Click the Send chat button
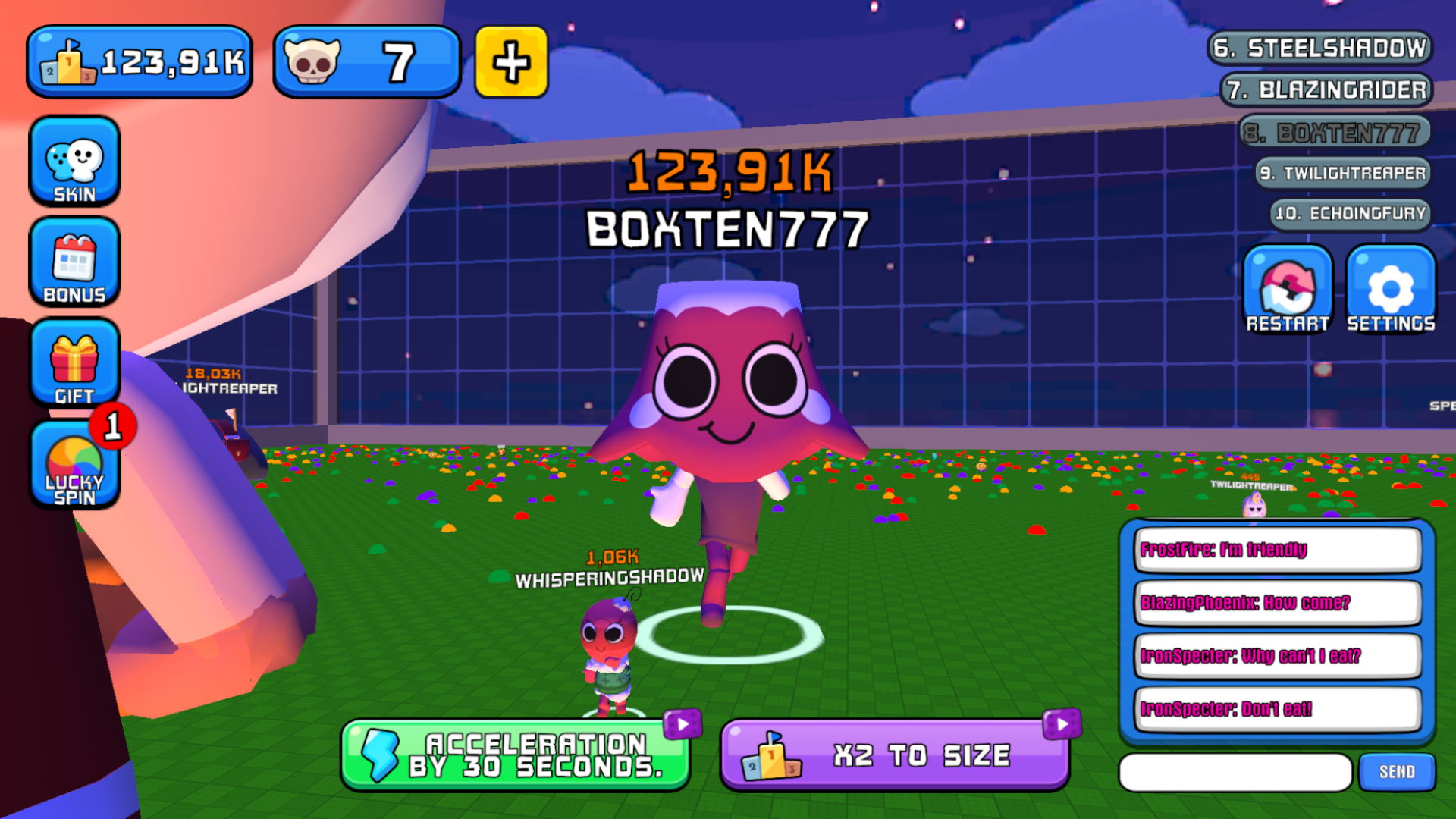This screenshot has width=1456, height=819. [x=1395, y=771]
